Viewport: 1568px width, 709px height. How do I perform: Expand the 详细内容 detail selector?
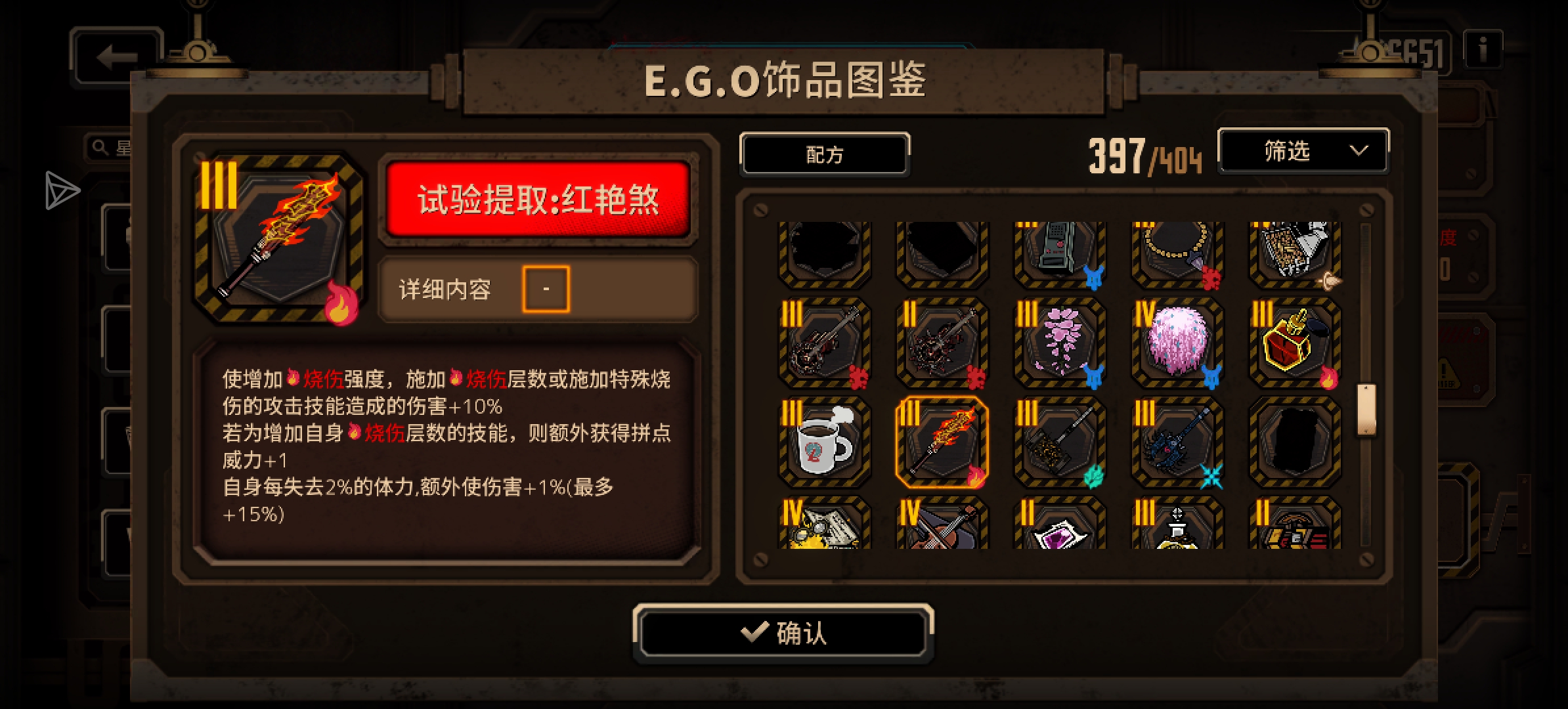click(546, 289)
